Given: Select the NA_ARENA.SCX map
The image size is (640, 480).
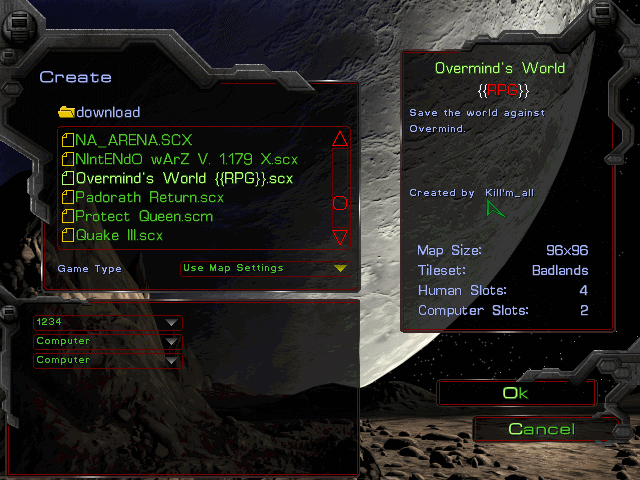Looking at the screenshot, I should pyautogui.click(x=132, y=140).
